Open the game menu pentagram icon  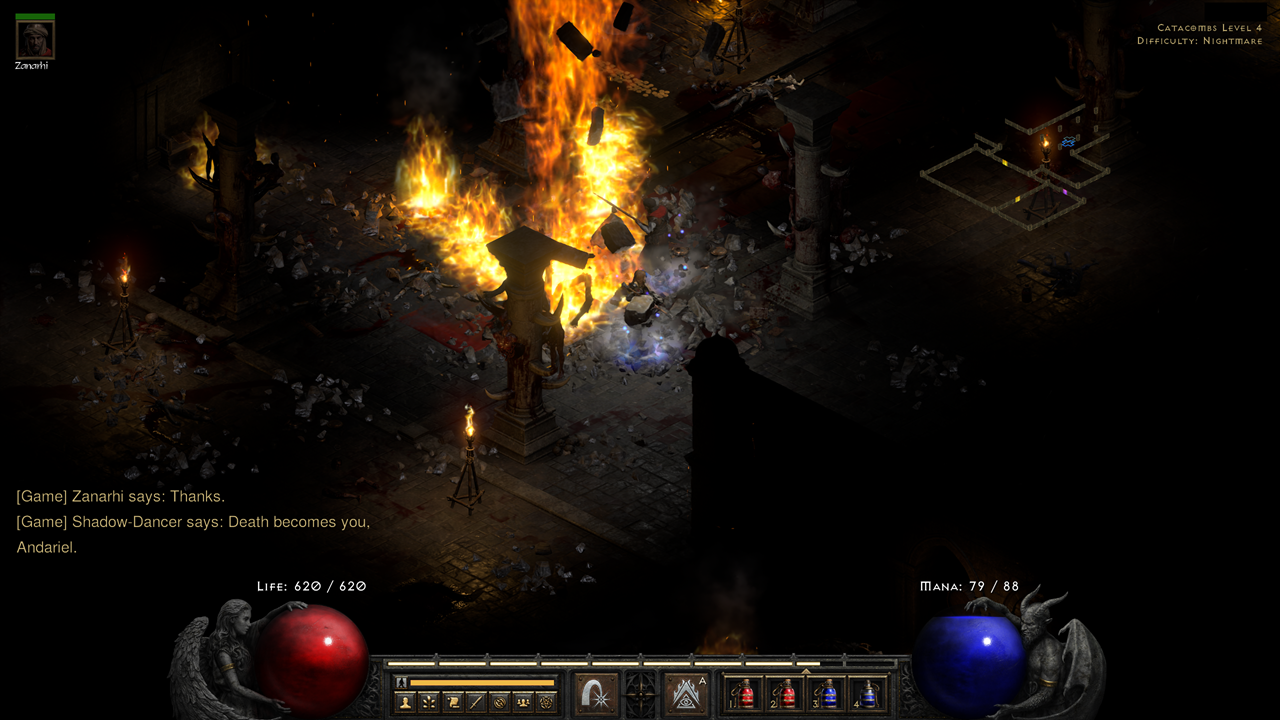point(546,703)
